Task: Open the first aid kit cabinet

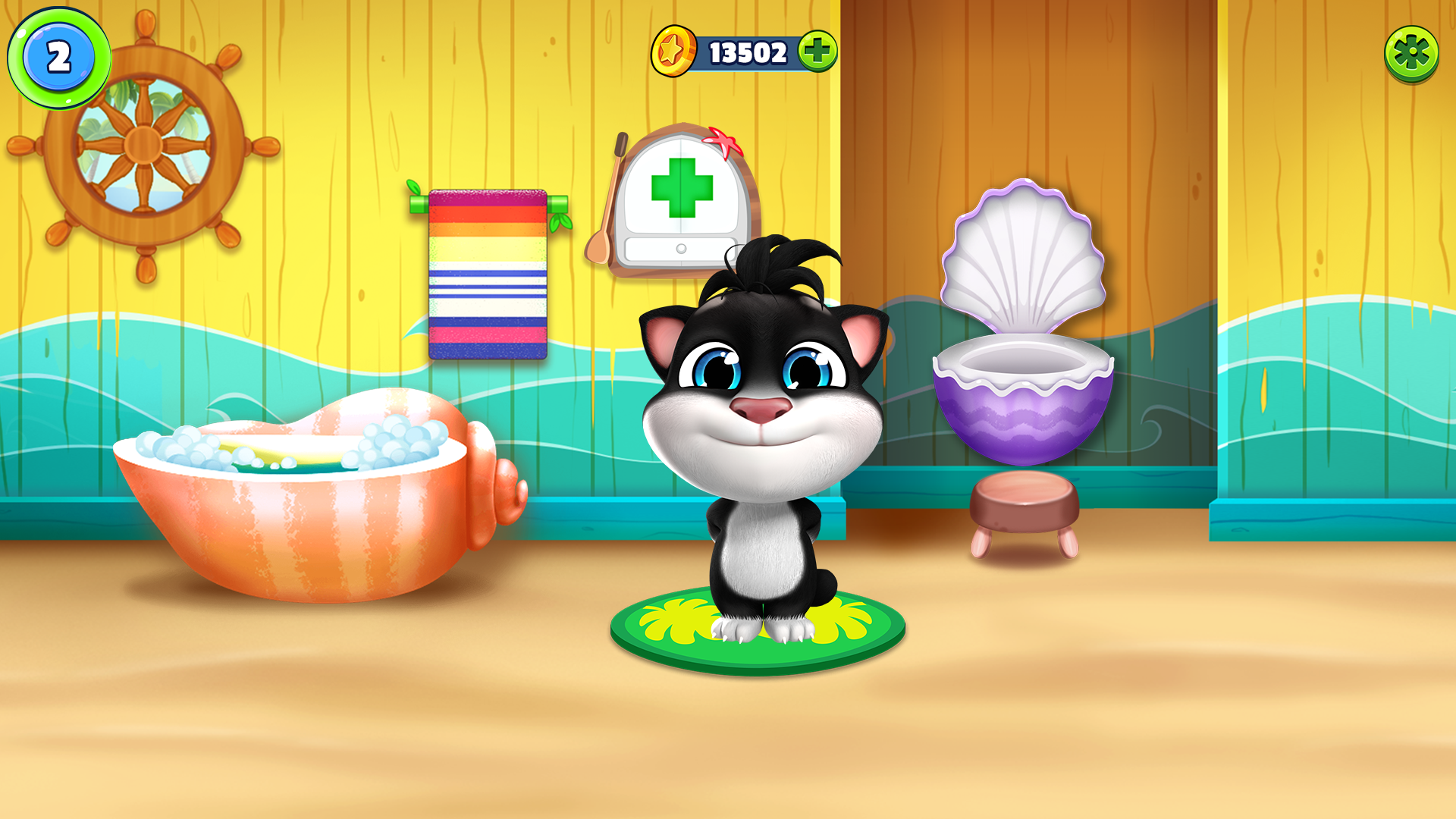Action: point(683,190)
